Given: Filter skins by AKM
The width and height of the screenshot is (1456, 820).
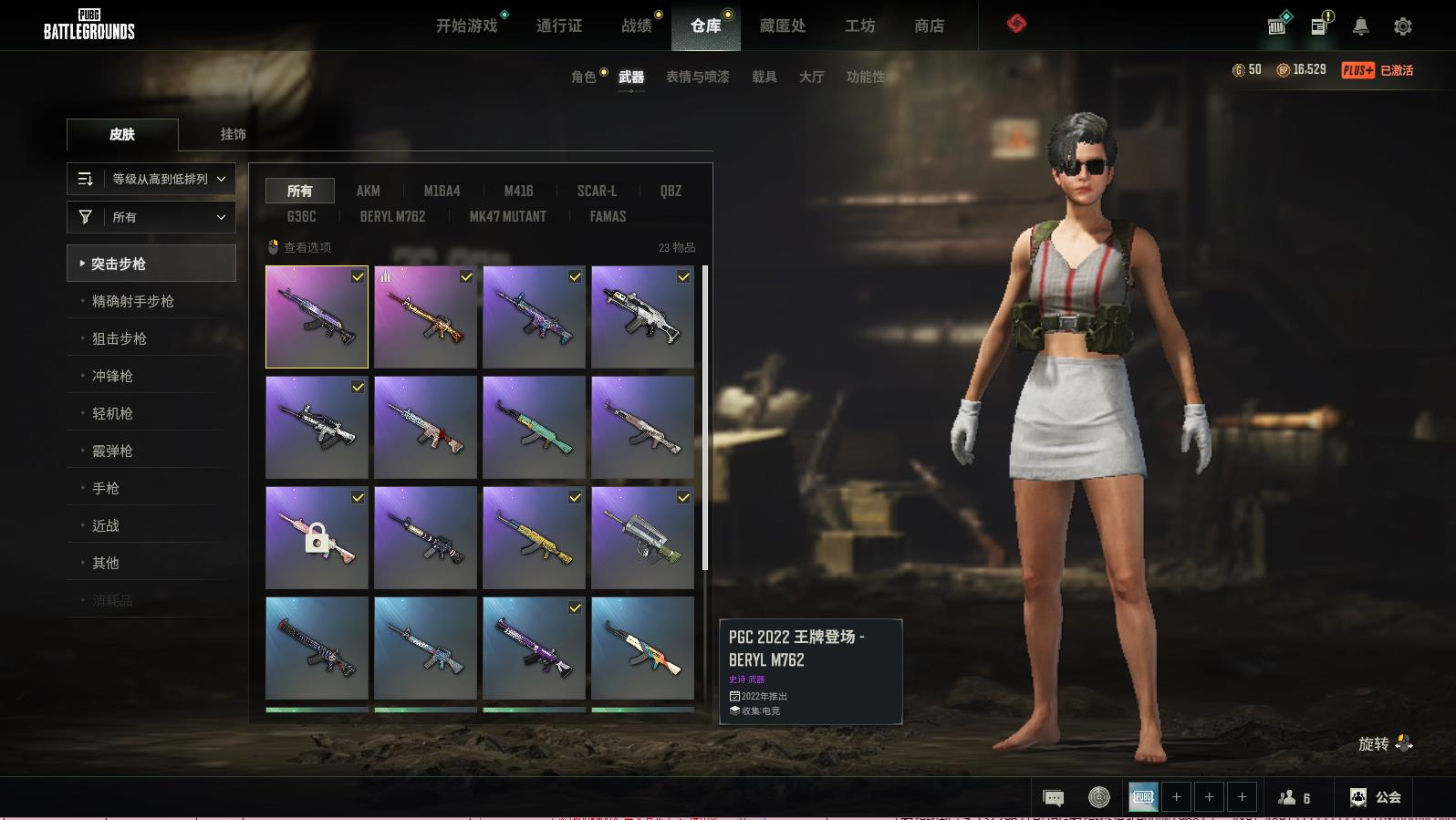Looking at the screenshot, I should (x=368, y=191).
